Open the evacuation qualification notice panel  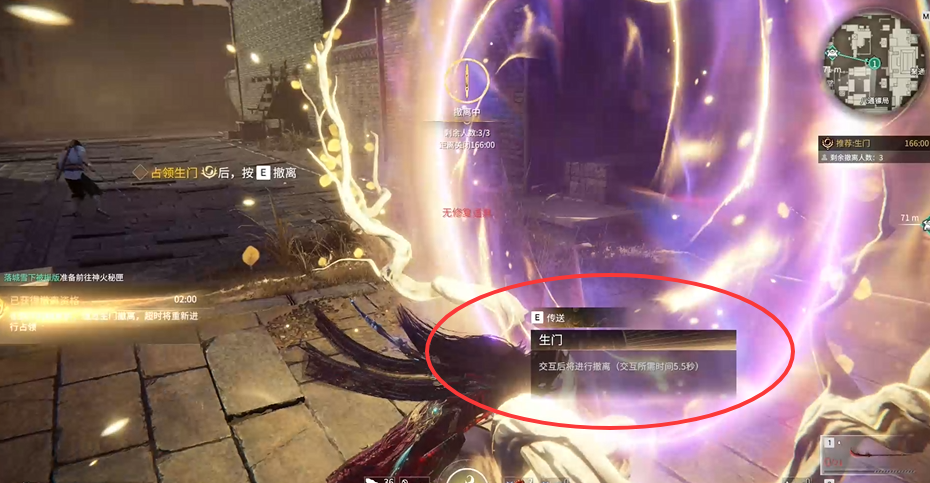(100, 312)
